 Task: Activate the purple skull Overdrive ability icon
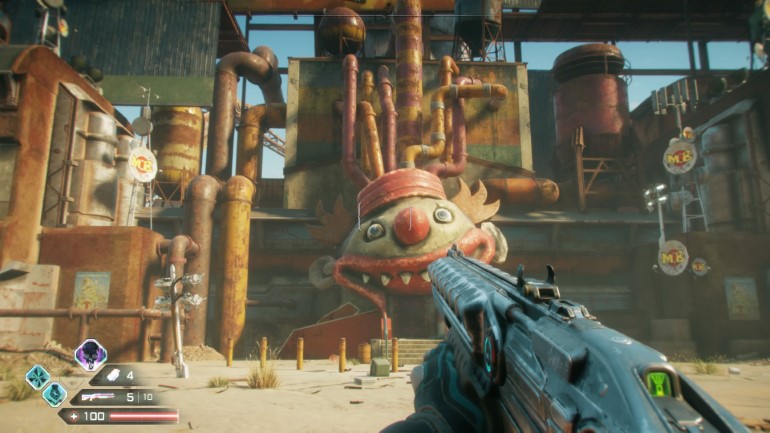[x=90, y=354]
